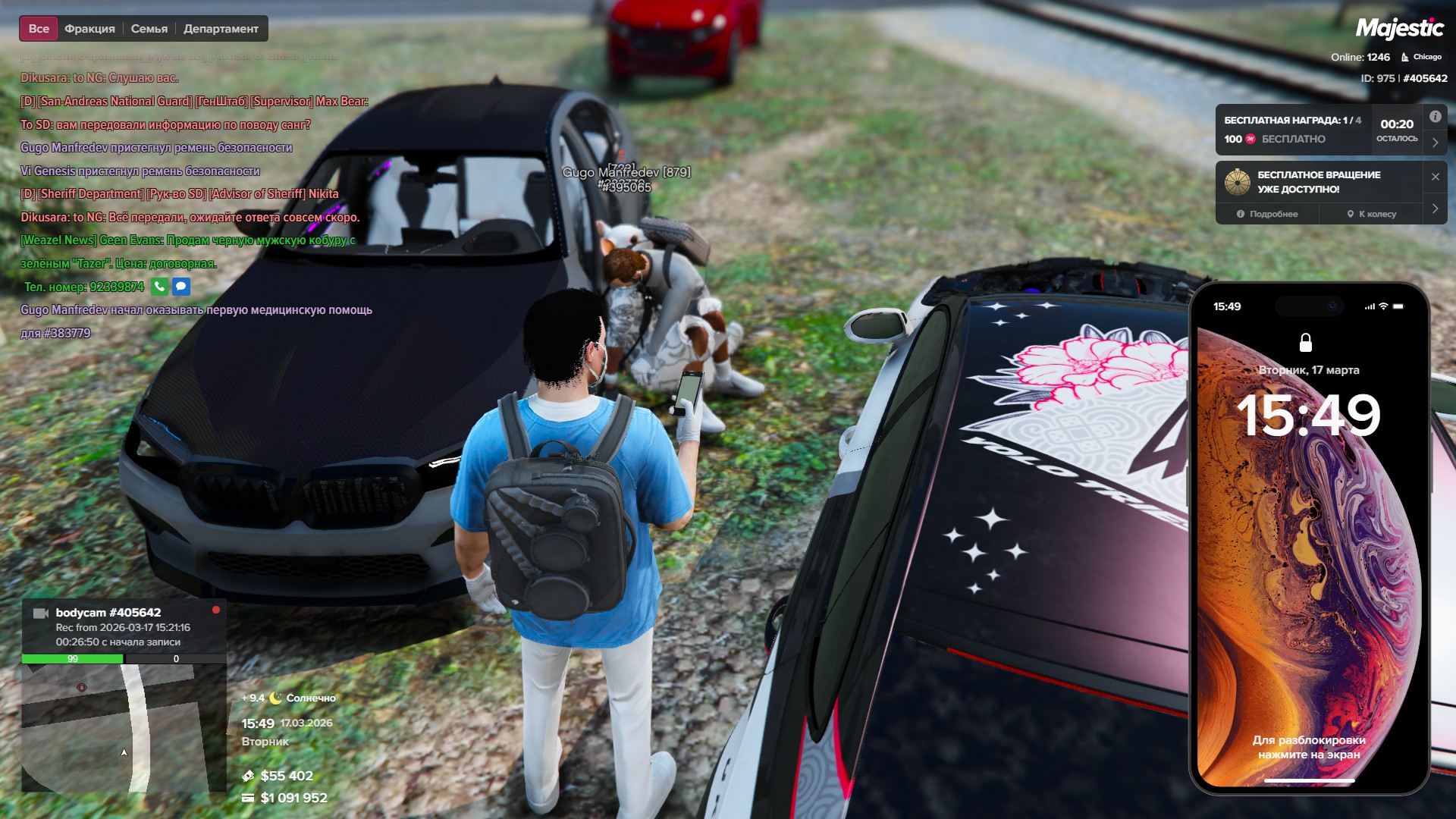1456x819 pixels.
Task: Expand the free reward panel arrow
Action: 1435,143
